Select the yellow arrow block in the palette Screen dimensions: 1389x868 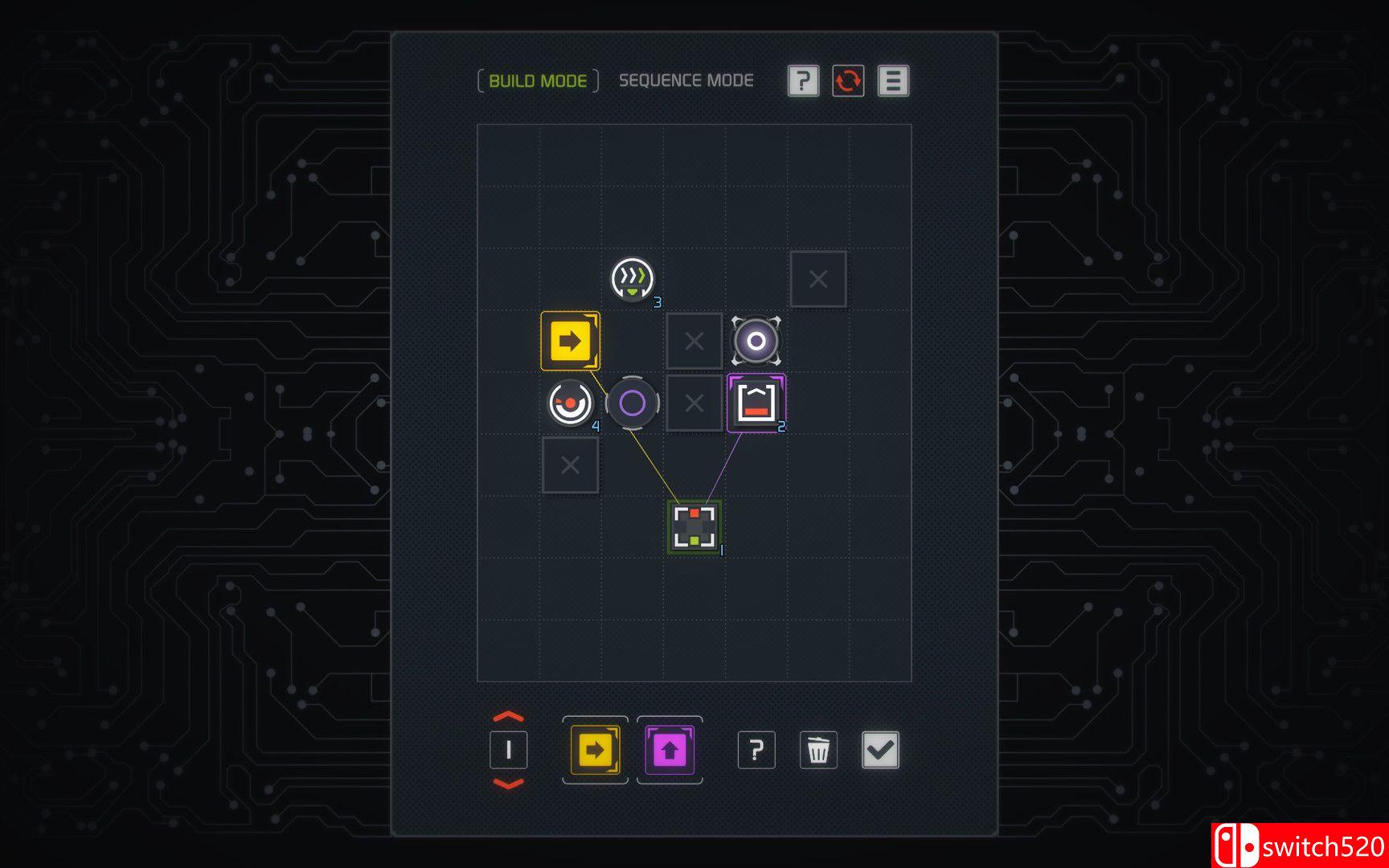595,749
